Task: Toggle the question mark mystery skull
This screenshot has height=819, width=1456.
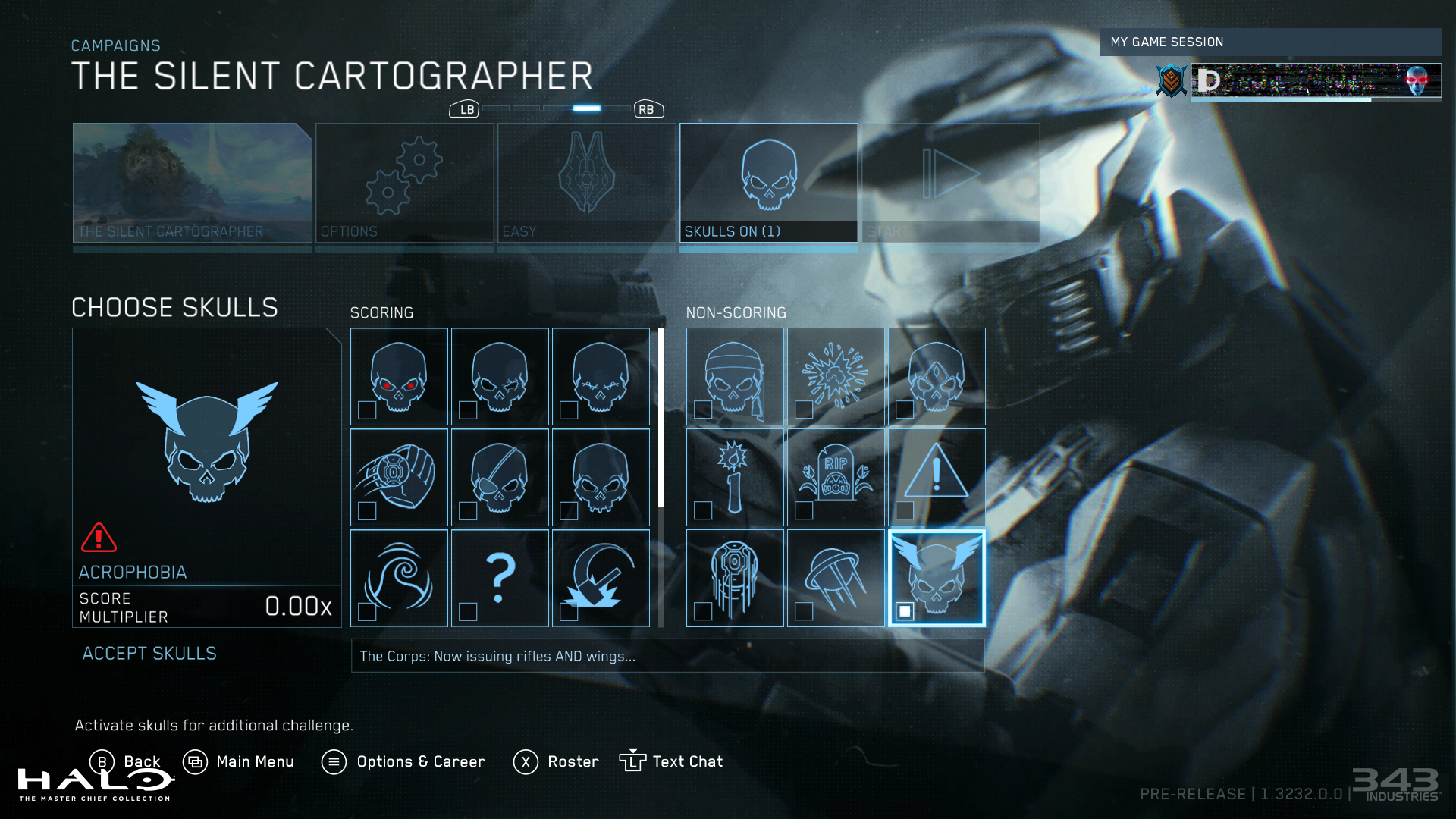Action: point(500,578)
